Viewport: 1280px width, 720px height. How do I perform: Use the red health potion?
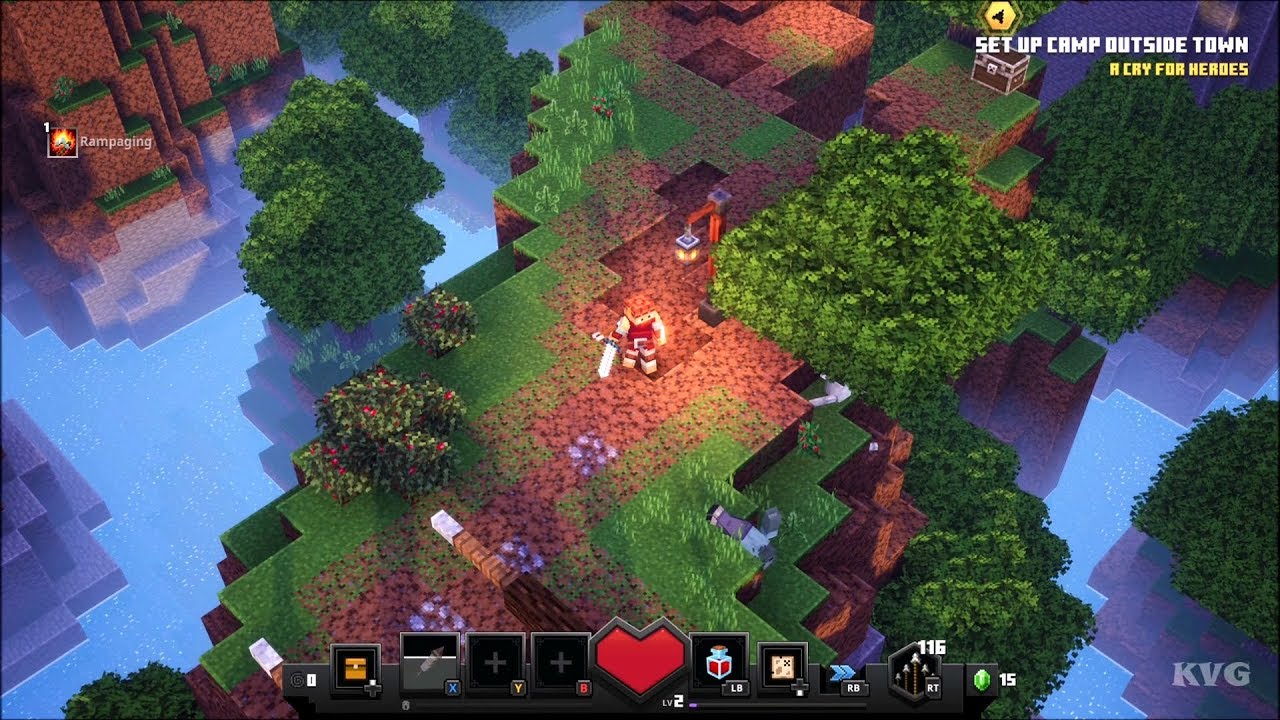(717, 660)
